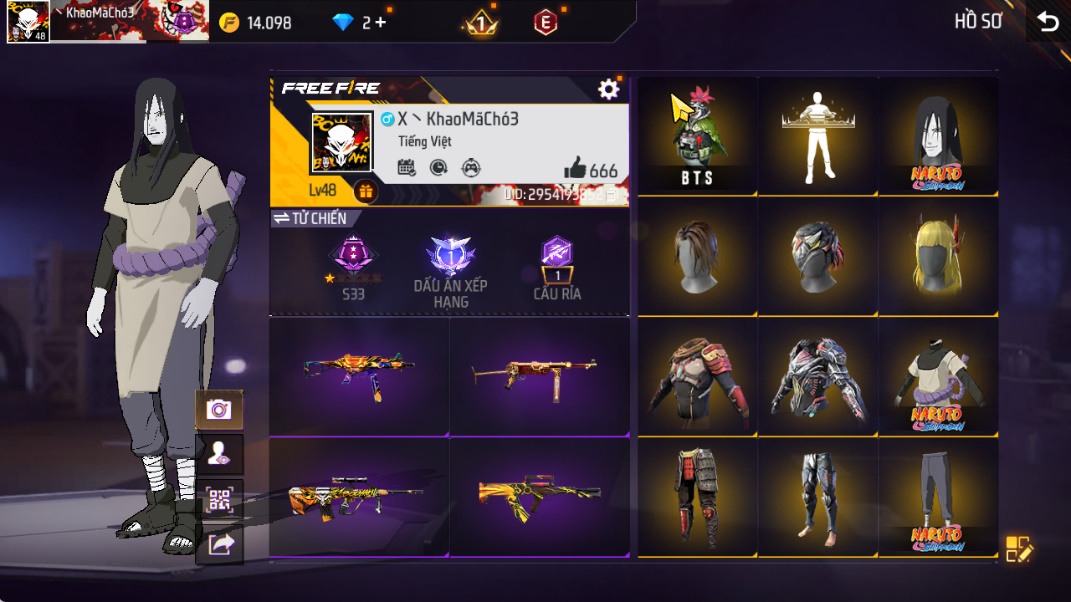Click the gift icon beside Lv48
The width and height of the screenshot is (1071, 602).
click(365, 191)
